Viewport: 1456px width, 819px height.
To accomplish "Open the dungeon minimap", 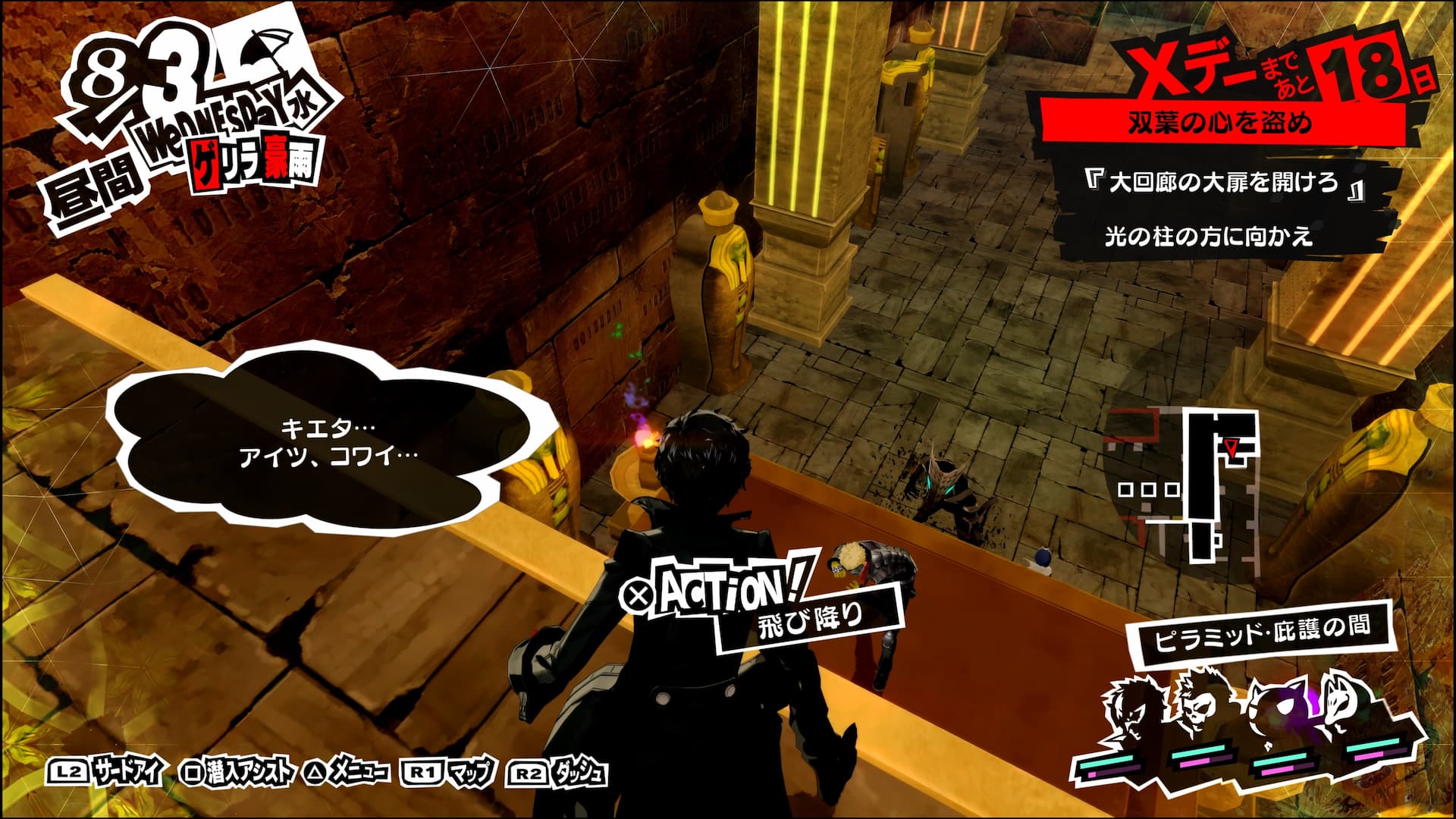I will (x=1183, y=485).
